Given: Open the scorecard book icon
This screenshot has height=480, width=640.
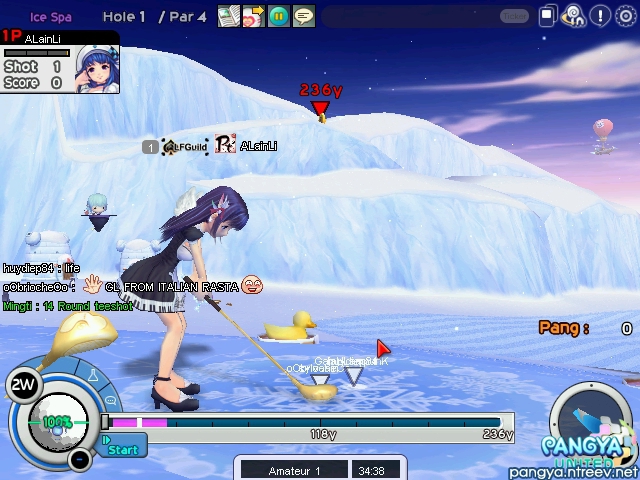Looking at the screenshot, I should tap(229, 16).
